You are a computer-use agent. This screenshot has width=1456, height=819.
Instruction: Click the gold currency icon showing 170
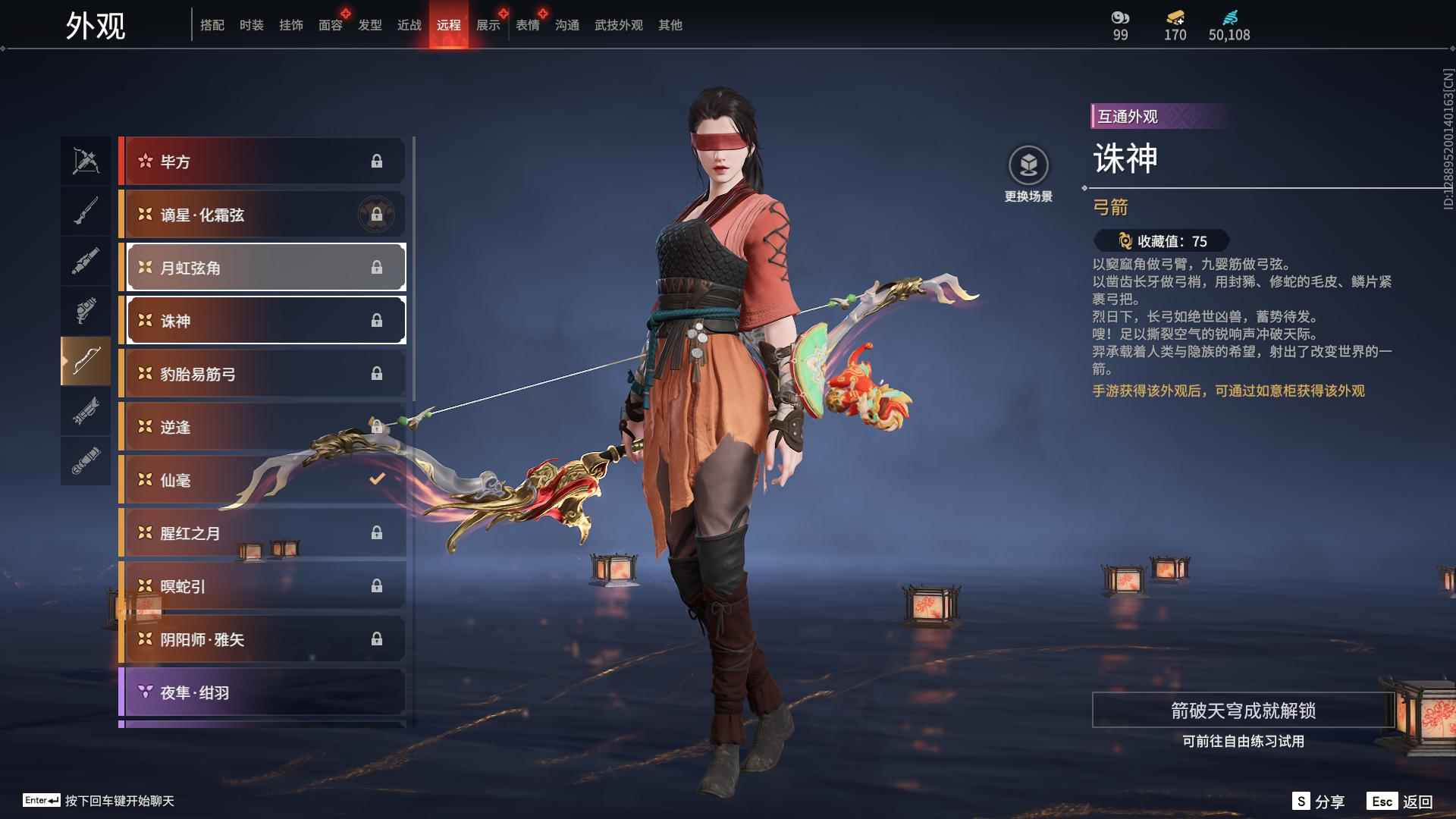coord(1174,17)
